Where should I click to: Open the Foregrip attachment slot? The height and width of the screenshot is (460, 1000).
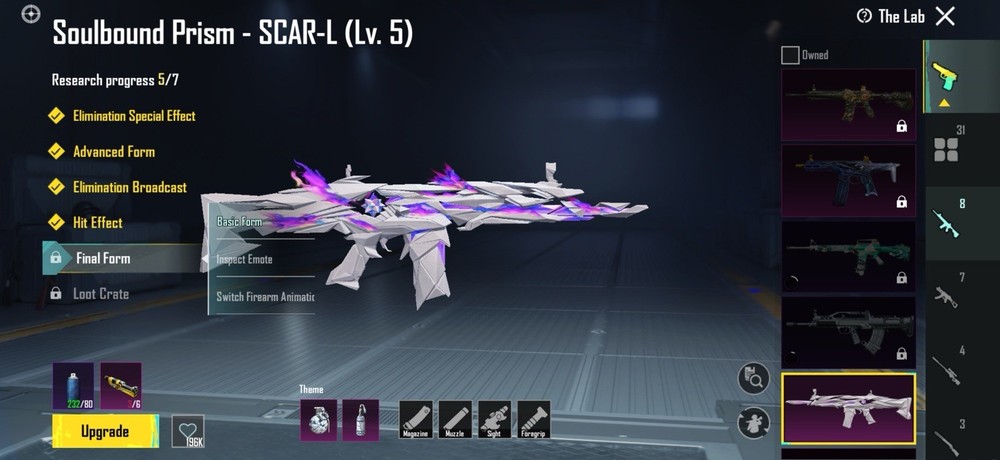[533, 419]
